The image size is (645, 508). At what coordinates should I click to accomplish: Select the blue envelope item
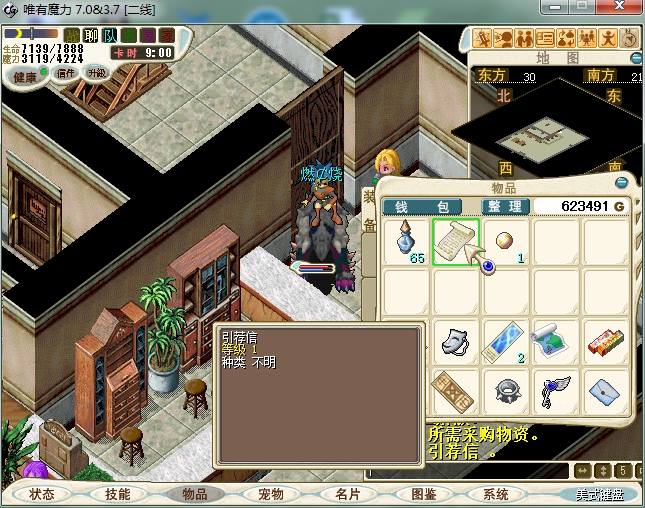[x=603, y=390]
